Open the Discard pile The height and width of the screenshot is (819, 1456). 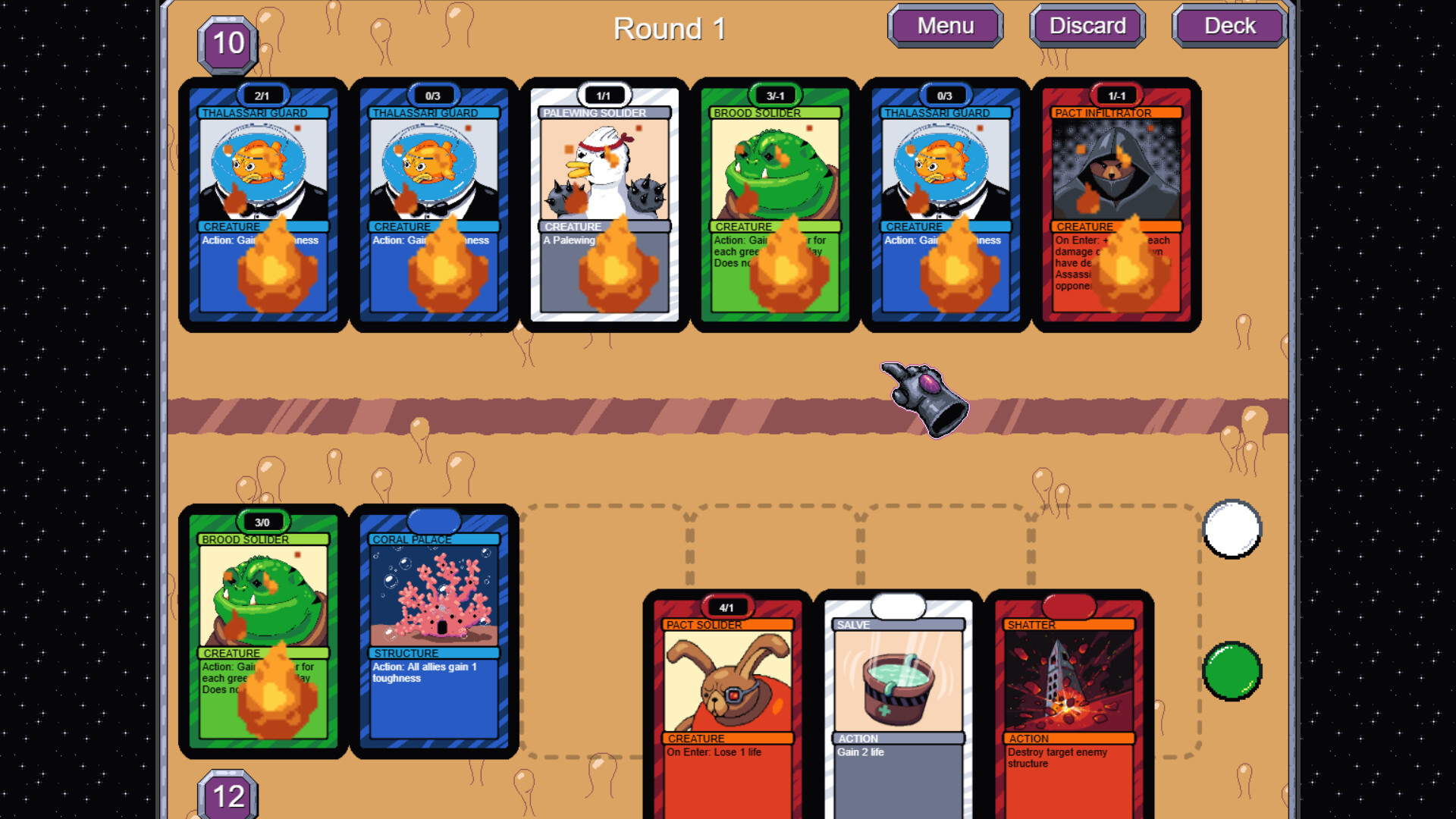(1086, 25)
